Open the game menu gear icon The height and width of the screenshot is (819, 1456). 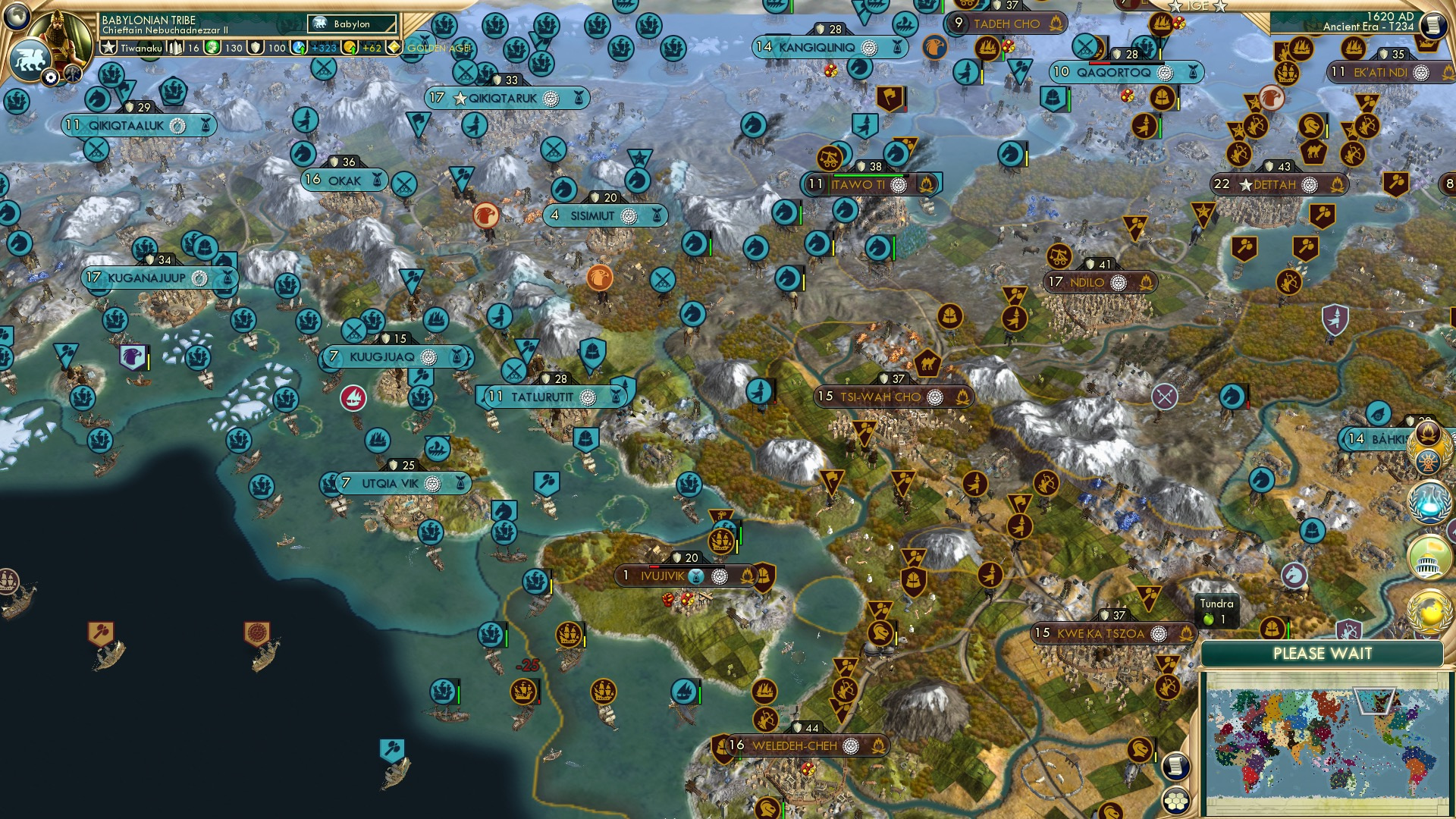pos(49,75)
